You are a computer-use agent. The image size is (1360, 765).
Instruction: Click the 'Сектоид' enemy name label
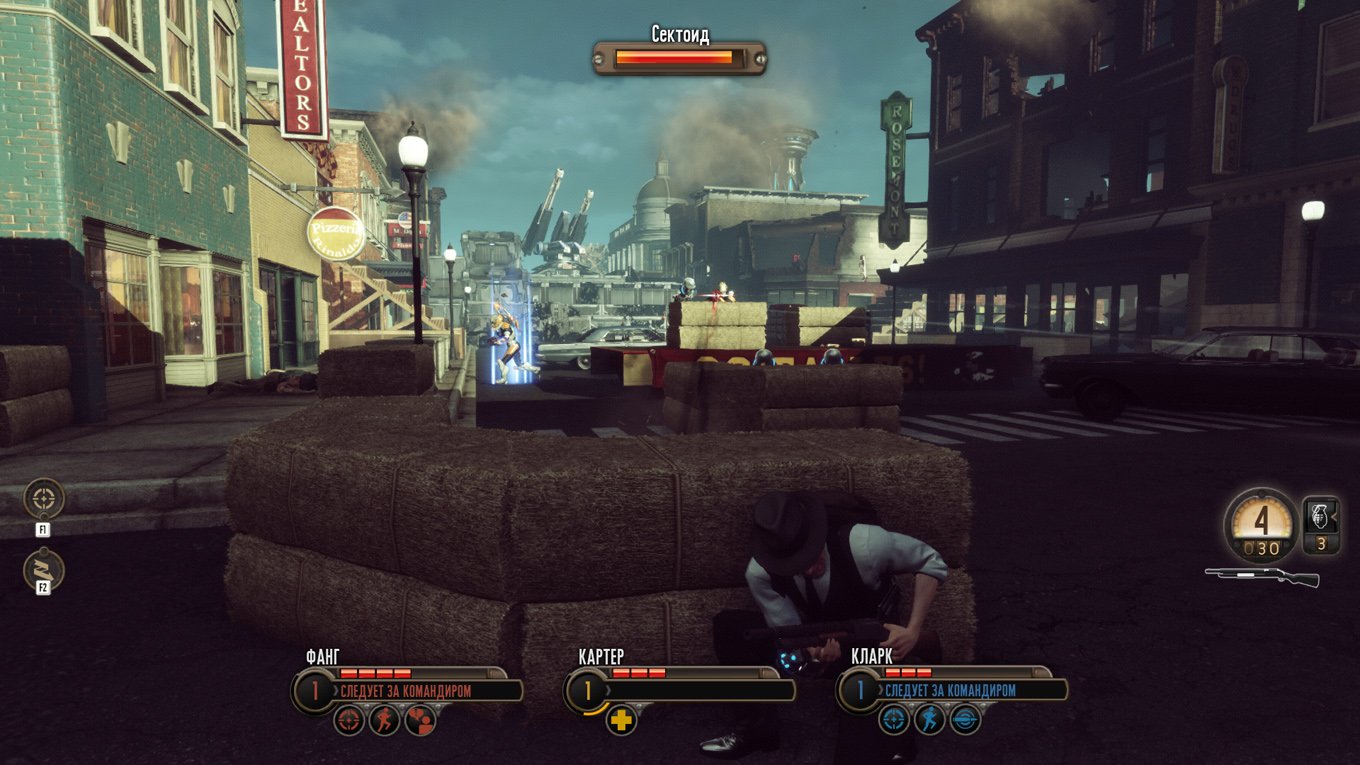679,34
